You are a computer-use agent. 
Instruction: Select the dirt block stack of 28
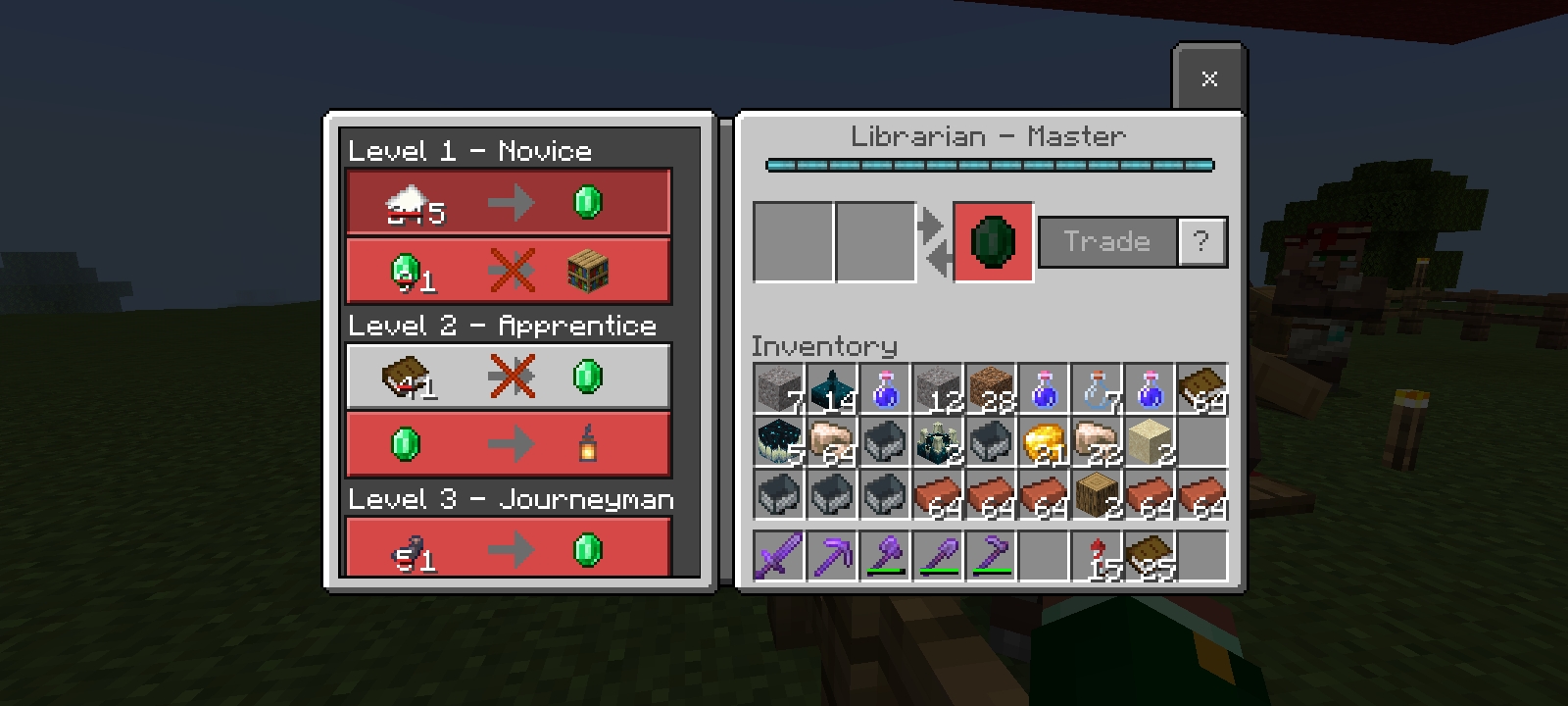(991, 388)
